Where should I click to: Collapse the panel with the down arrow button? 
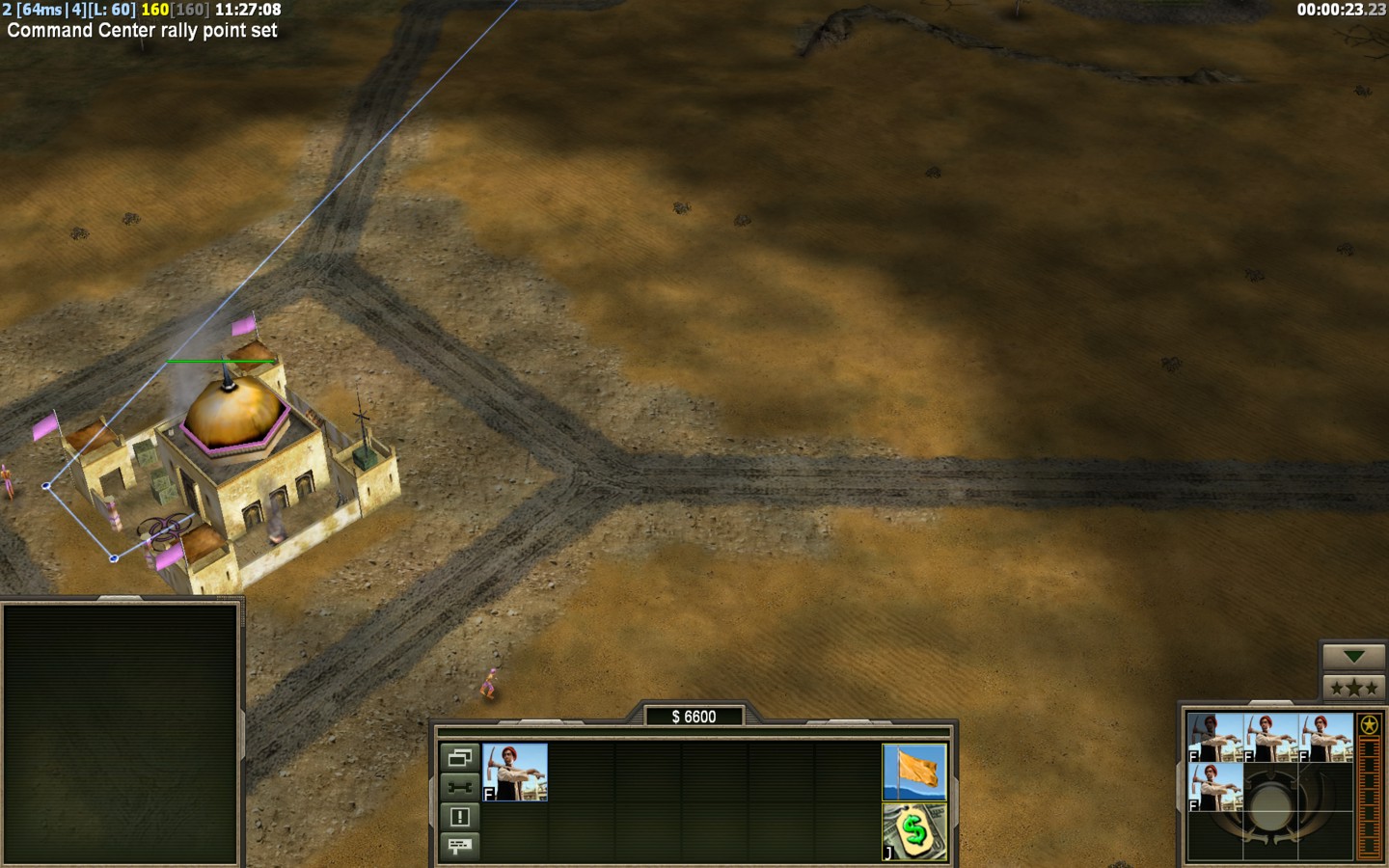tap(1353, 657)
